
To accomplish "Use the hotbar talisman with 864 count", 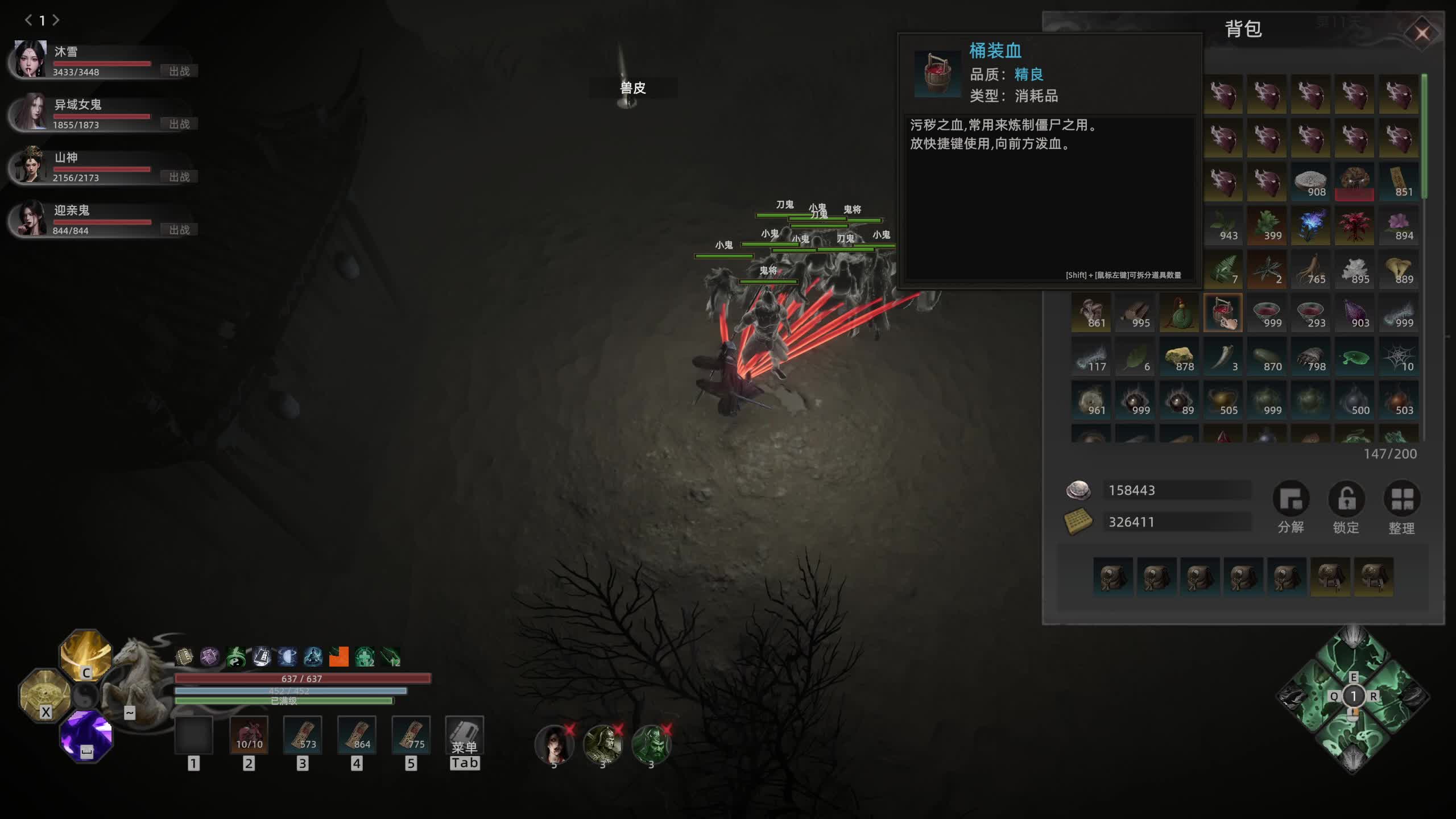I will coord(357,736).
